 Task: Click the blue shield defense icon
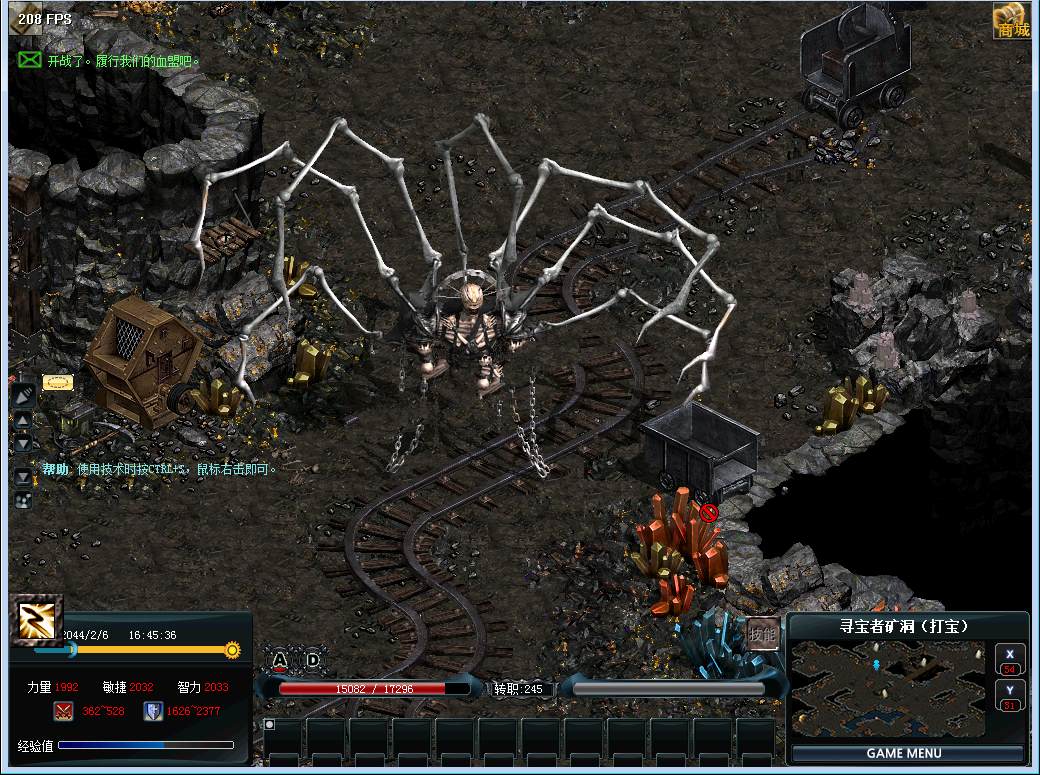153,711
